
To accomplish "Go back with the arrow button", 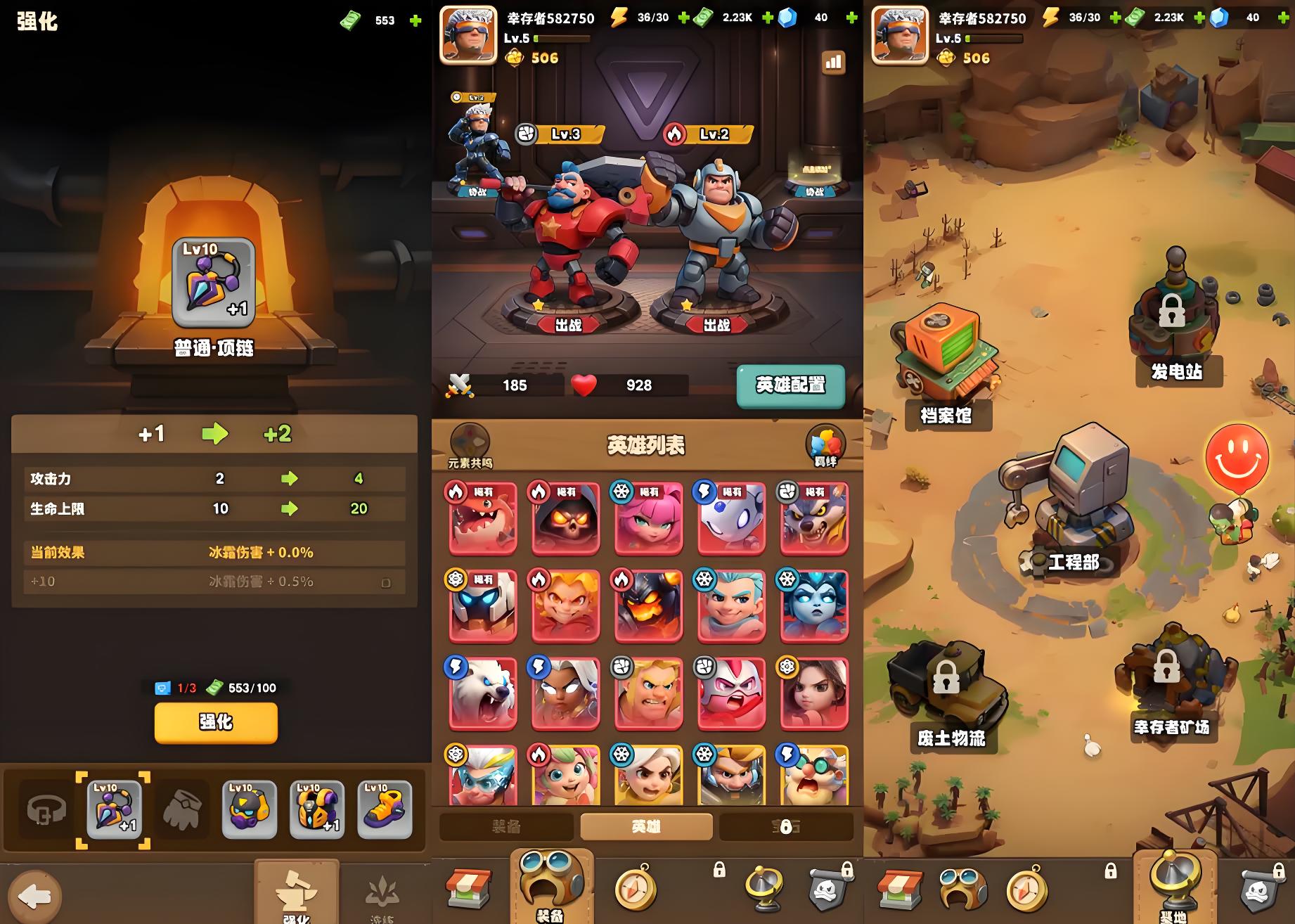I will pos(35,895).
